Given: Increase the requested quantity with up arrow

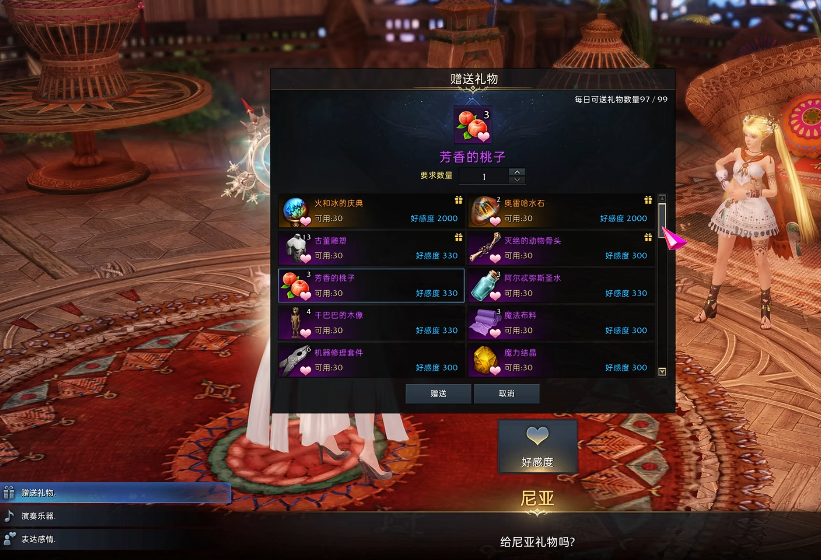Looking at the screenshot, I should point(517,172).
